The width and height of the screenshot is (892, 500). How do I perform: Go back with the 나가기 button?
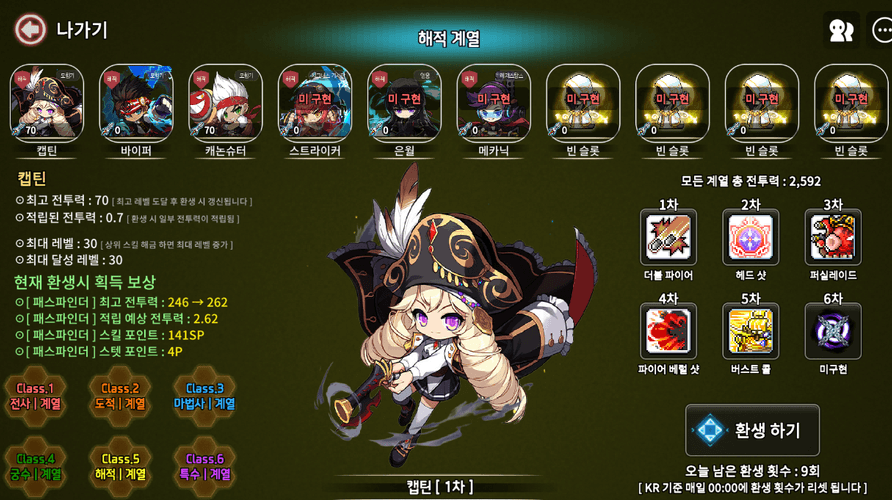pyautogui.click(x=62, y=30)
